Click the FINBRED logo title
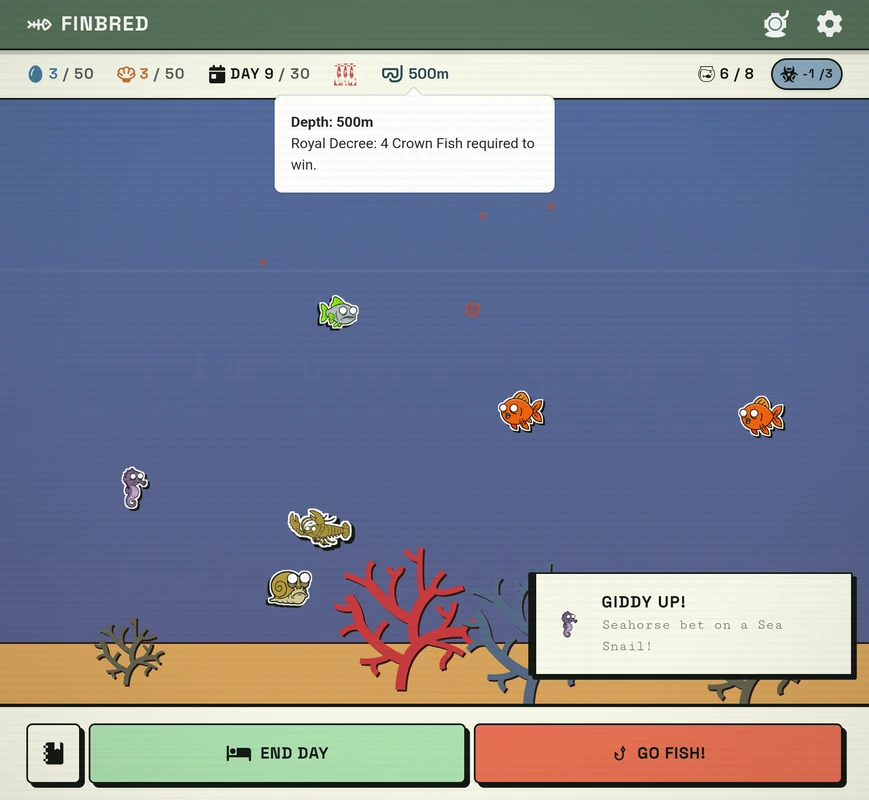The image size is (869, 800). click(x=88, y=24)
